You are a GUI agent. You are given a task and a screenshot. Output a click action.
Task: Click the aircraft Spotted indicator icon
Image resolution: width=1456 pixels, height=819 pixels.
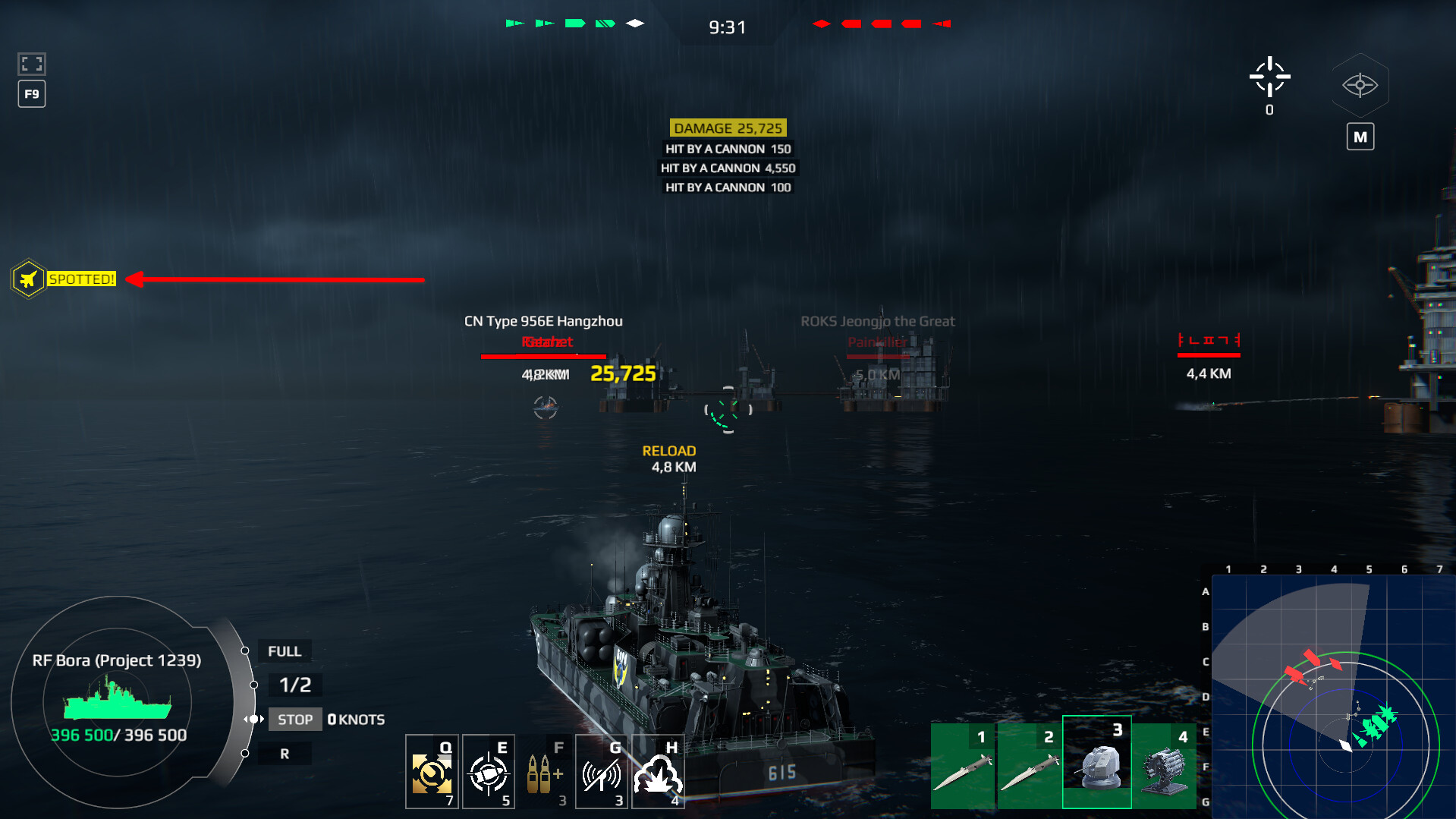[28, 279]
